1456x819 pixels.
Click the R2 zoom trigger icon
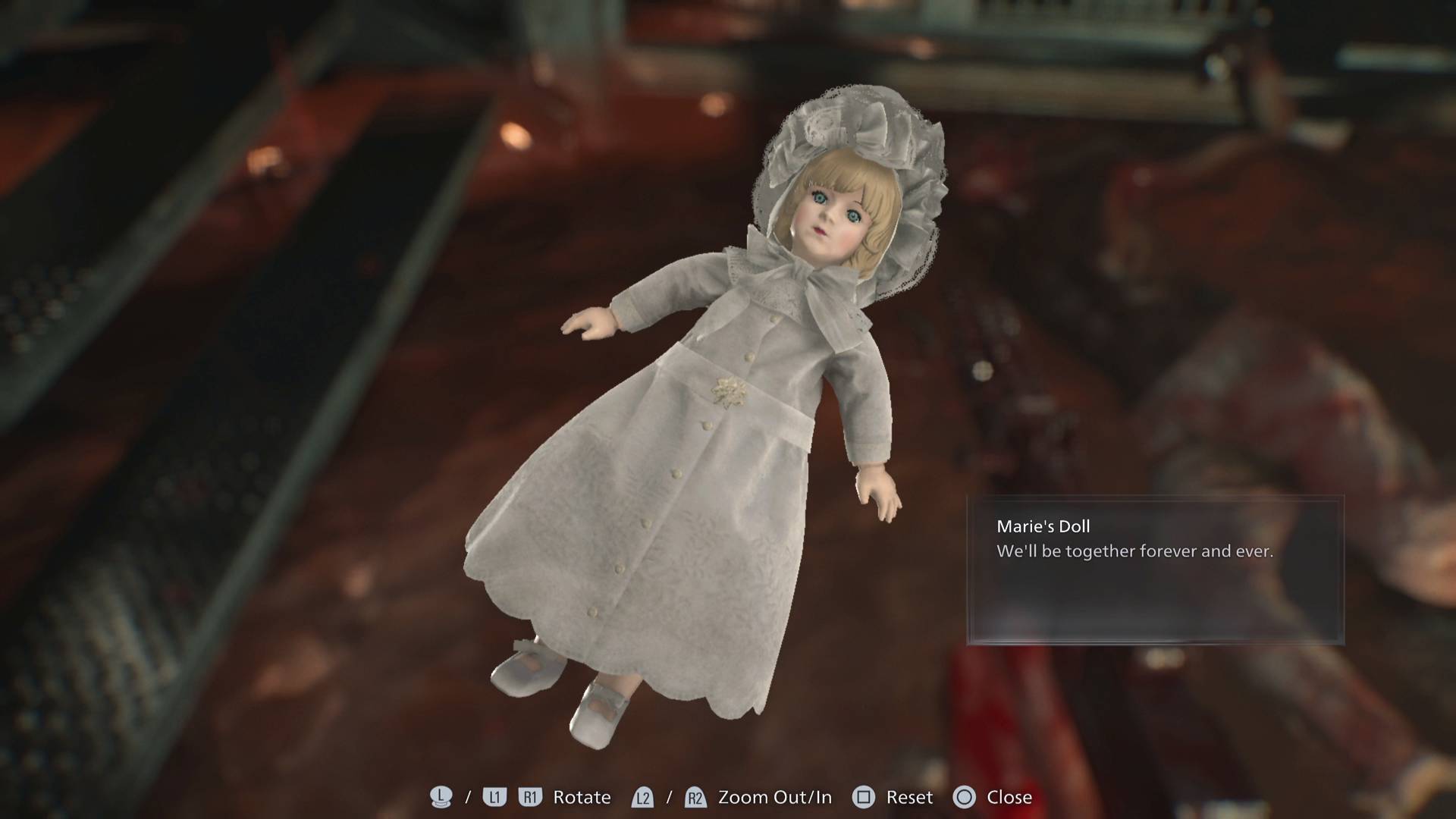[x=693, y=797]
